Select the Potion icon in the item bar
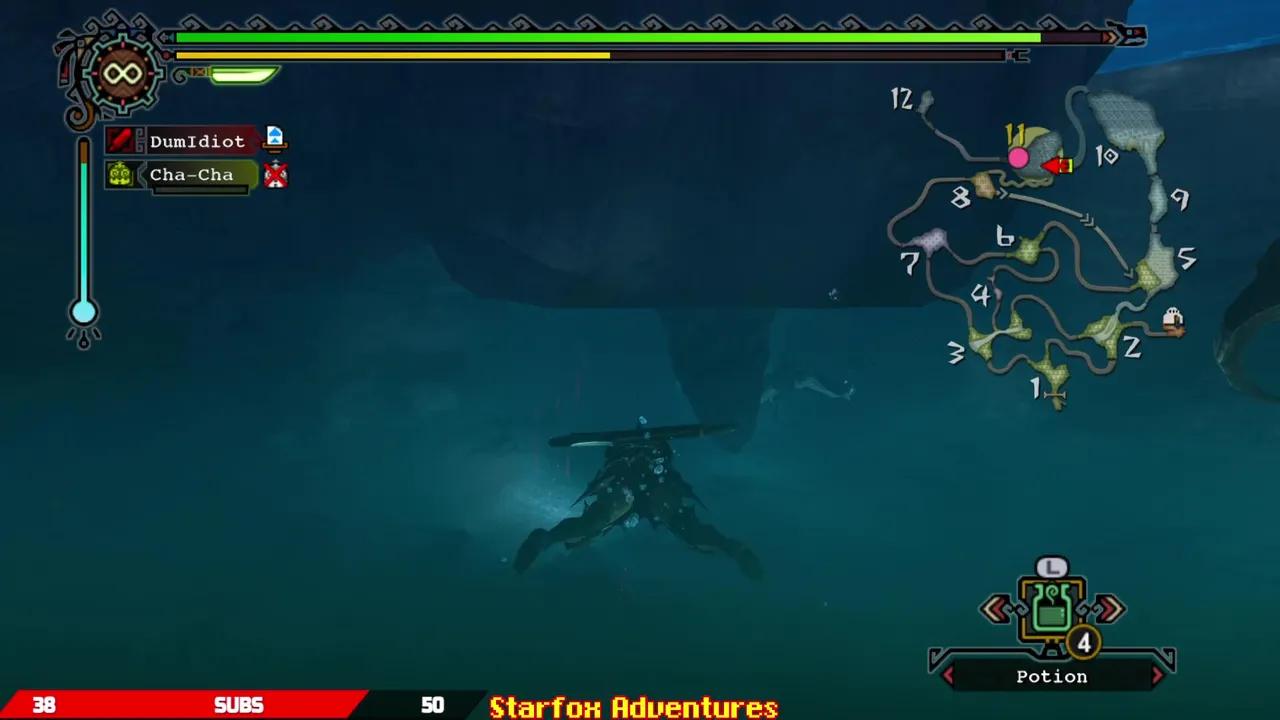 pyautogui.click(x=1052, y=608)
